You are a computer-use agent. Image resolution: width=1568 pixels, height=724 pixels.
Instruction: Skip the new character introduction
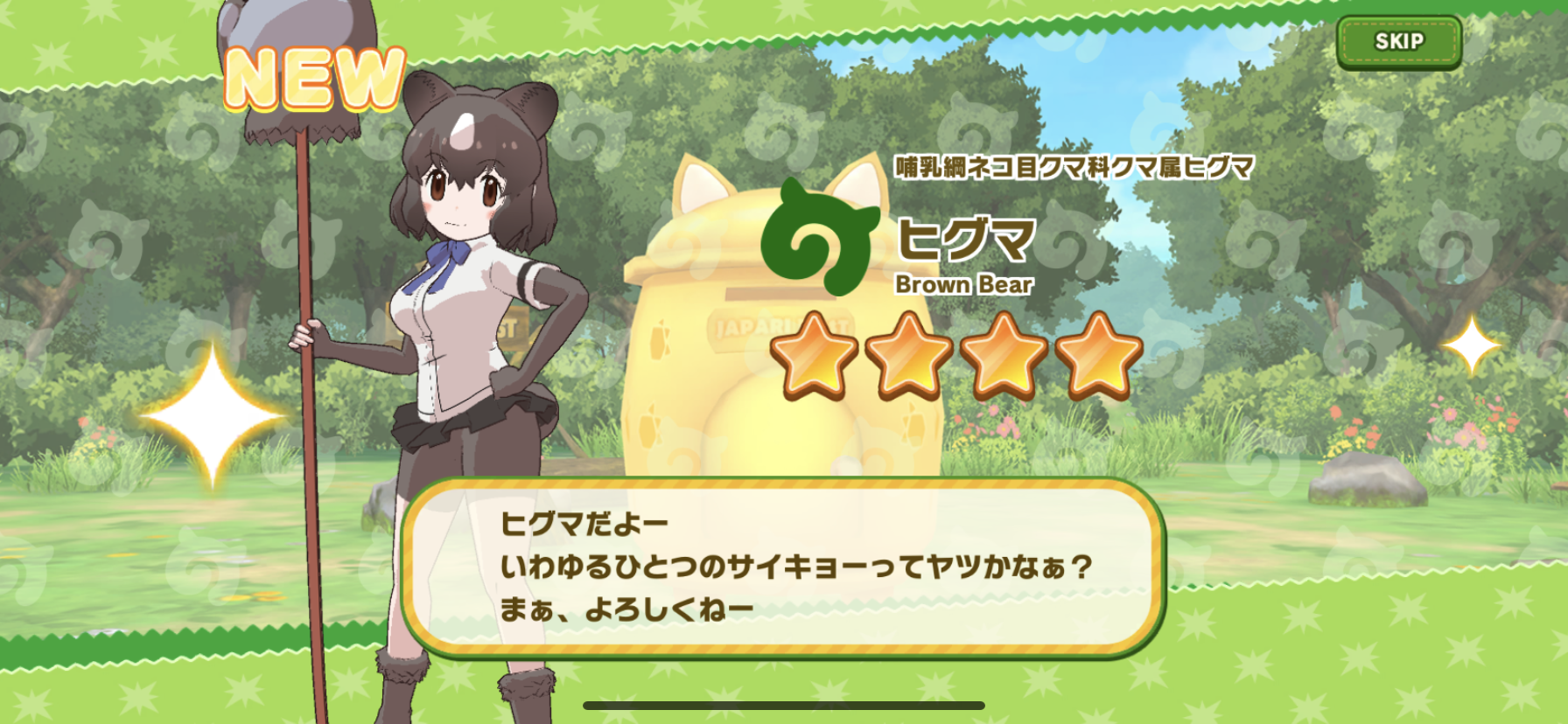(1398, 42)
